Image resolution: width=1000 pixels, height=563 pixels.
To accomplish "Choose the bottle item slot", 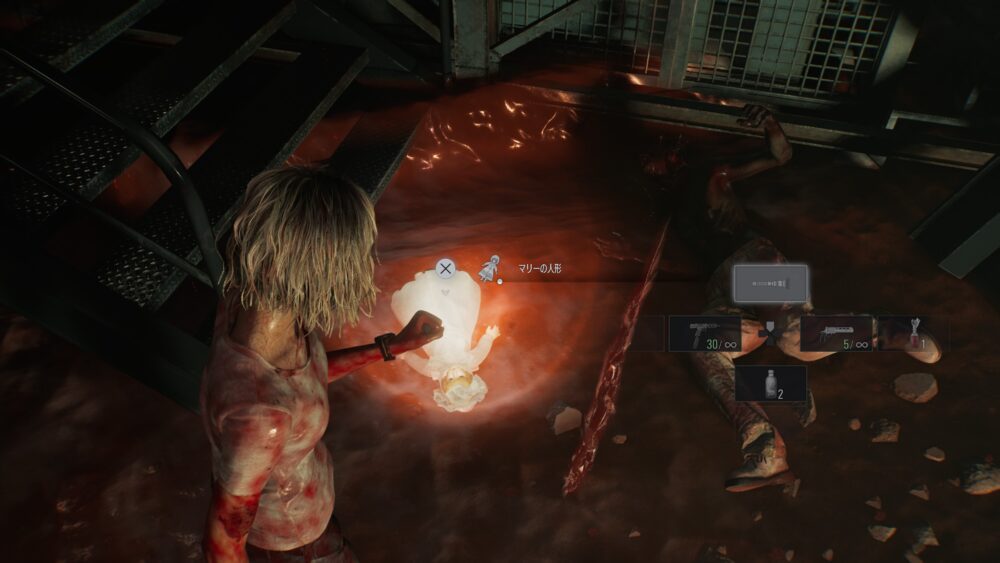I will coord(771,383).
